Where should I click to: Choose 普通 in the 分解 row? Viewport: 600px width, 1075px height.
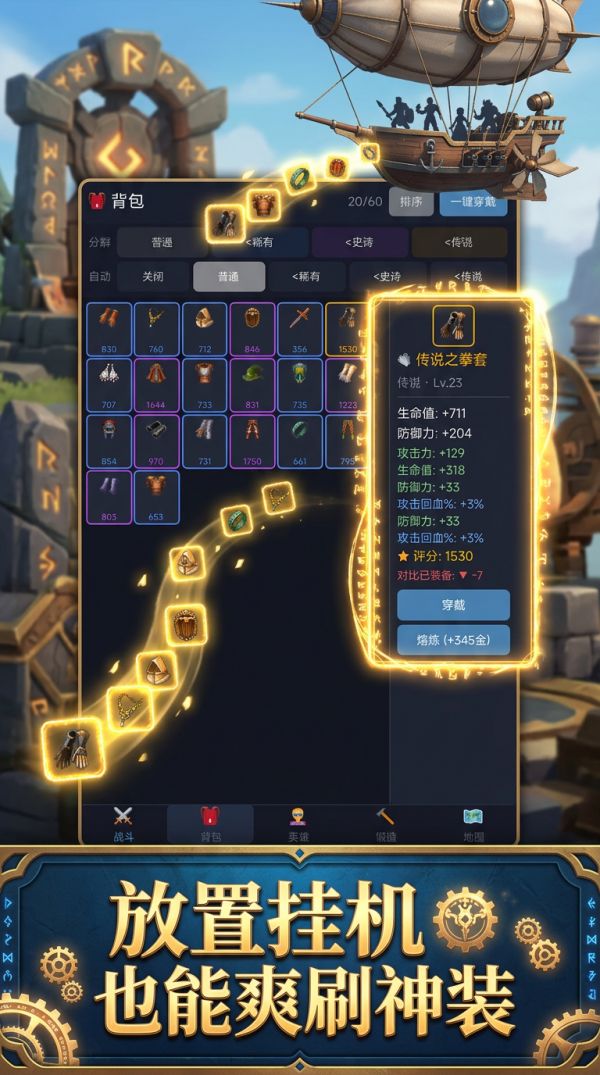[162, 242]
